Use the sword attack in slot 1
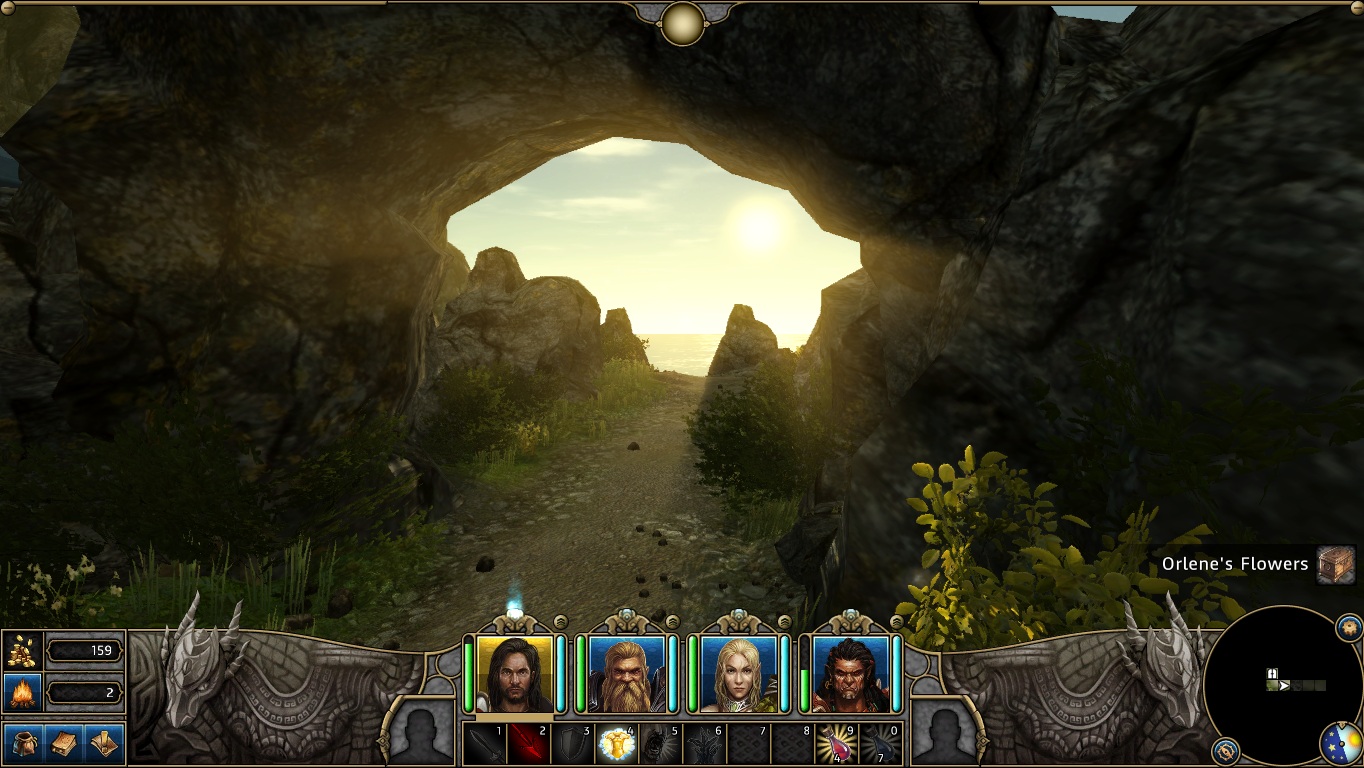The width and height of the screenshot is (1364, 768). point(484,744)
